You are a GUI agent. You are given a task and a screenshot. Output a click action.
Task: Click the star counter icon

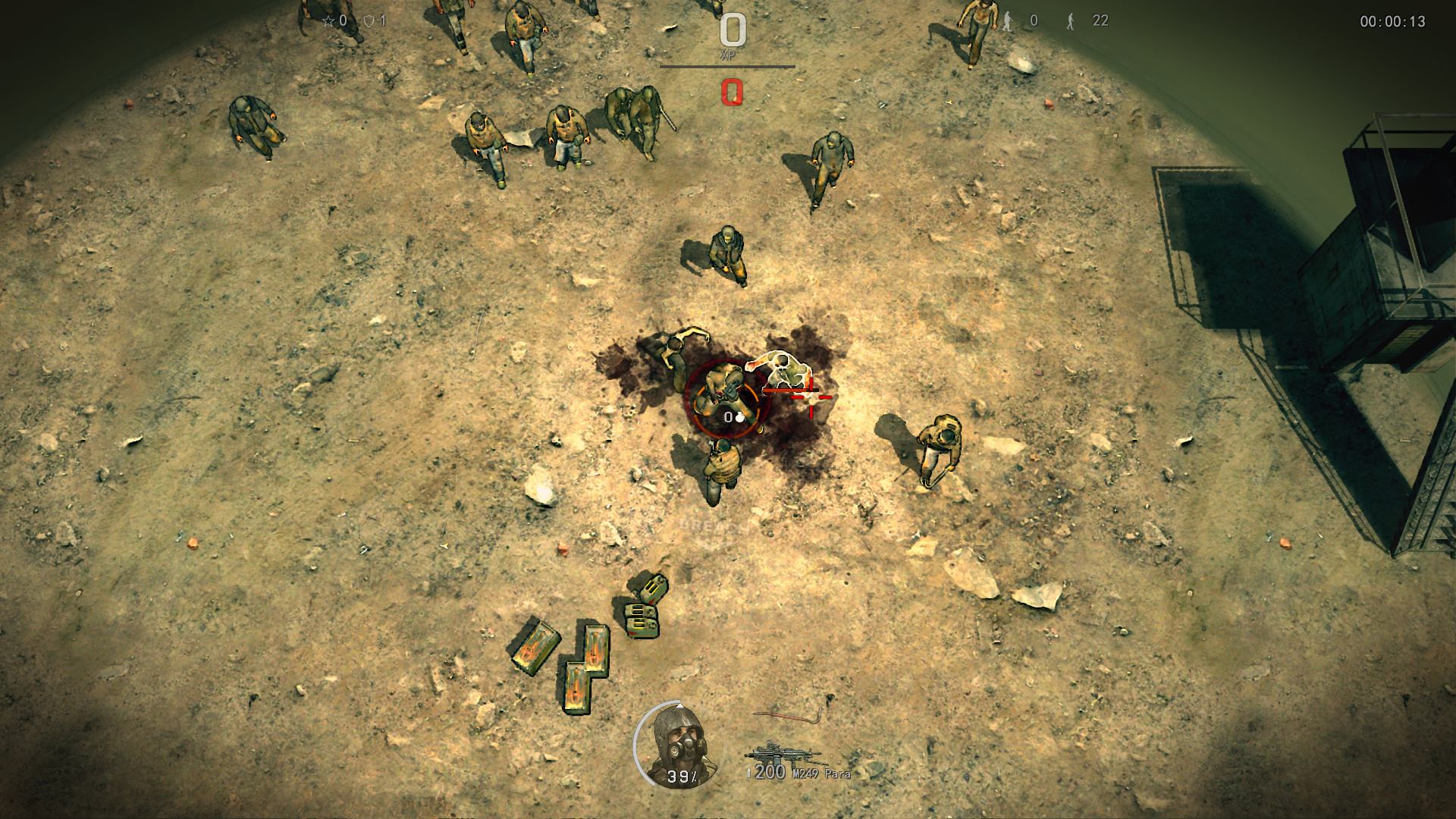click(328, 21)
